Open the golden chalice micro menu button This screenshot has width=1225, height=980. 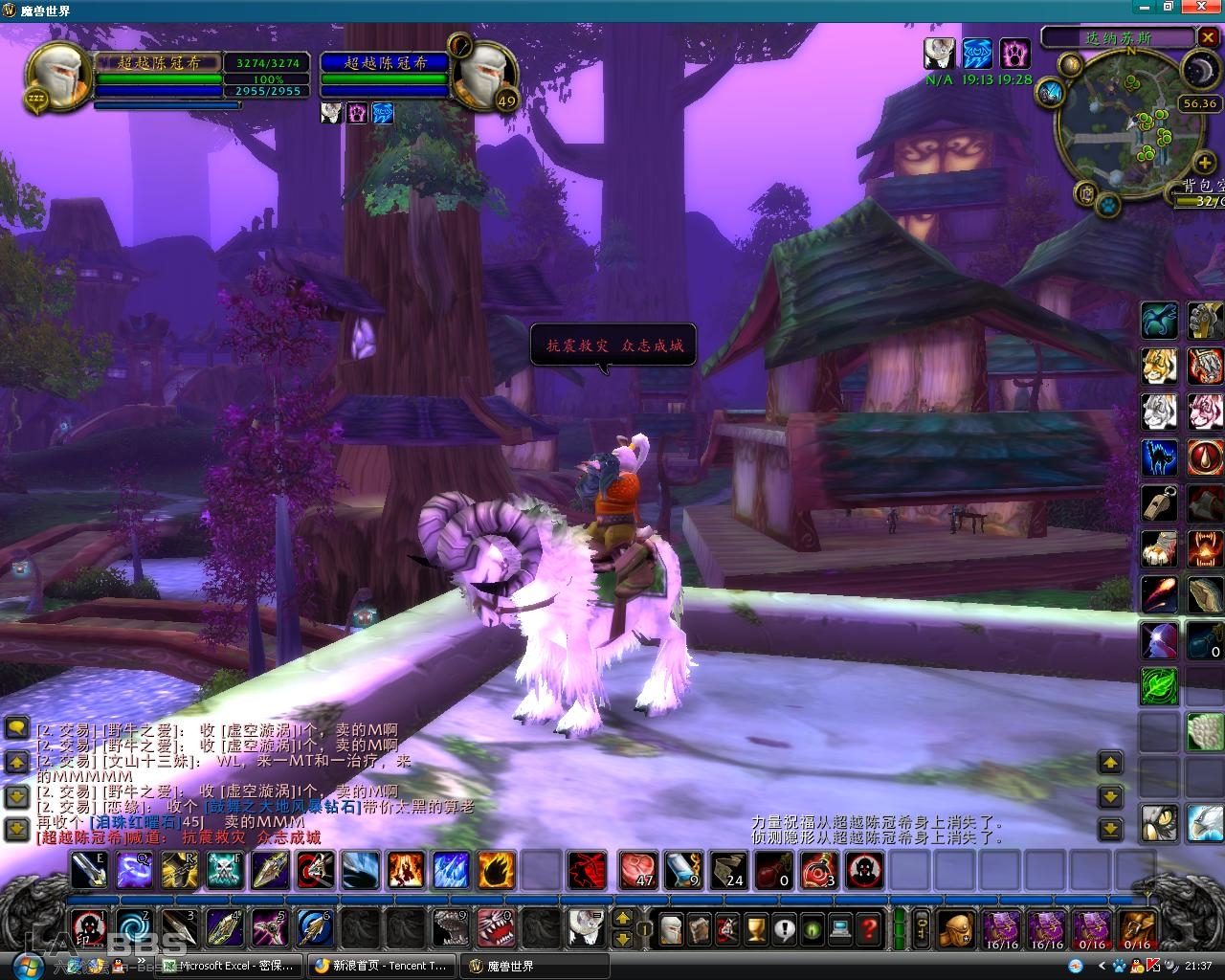point(756,927)
